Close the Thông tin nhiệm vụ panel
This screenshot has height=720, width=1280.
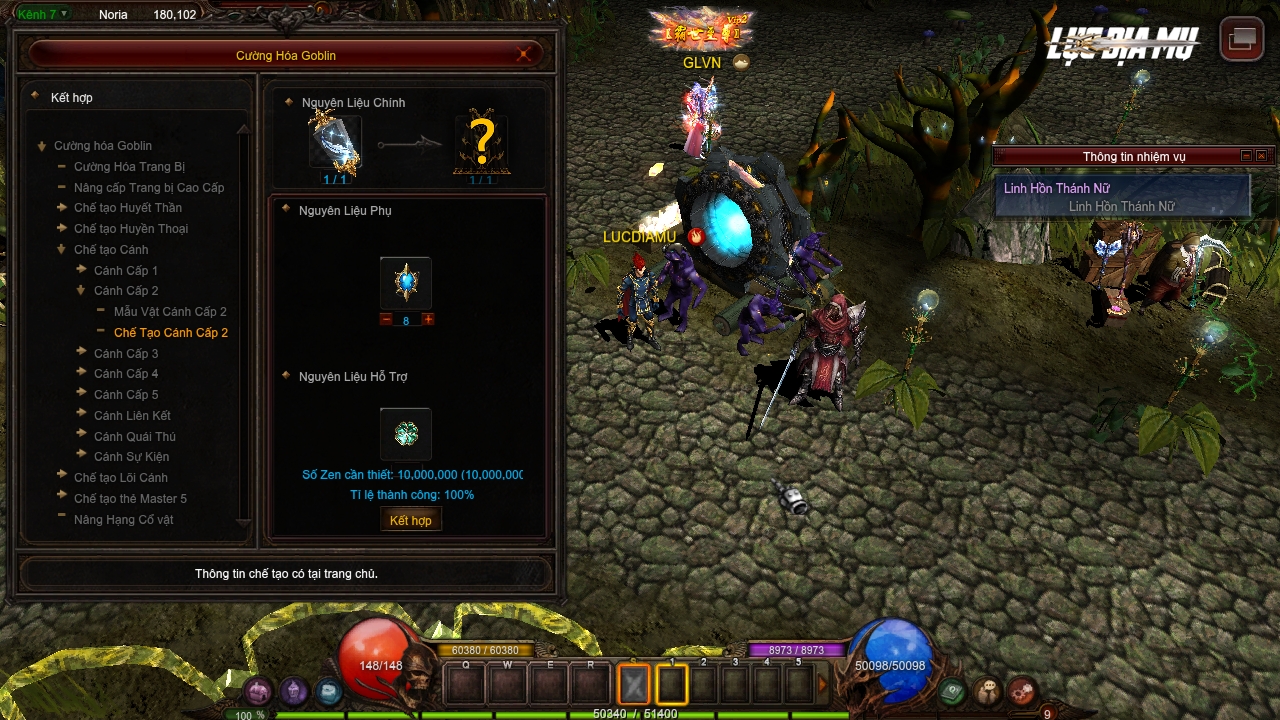1261,156
